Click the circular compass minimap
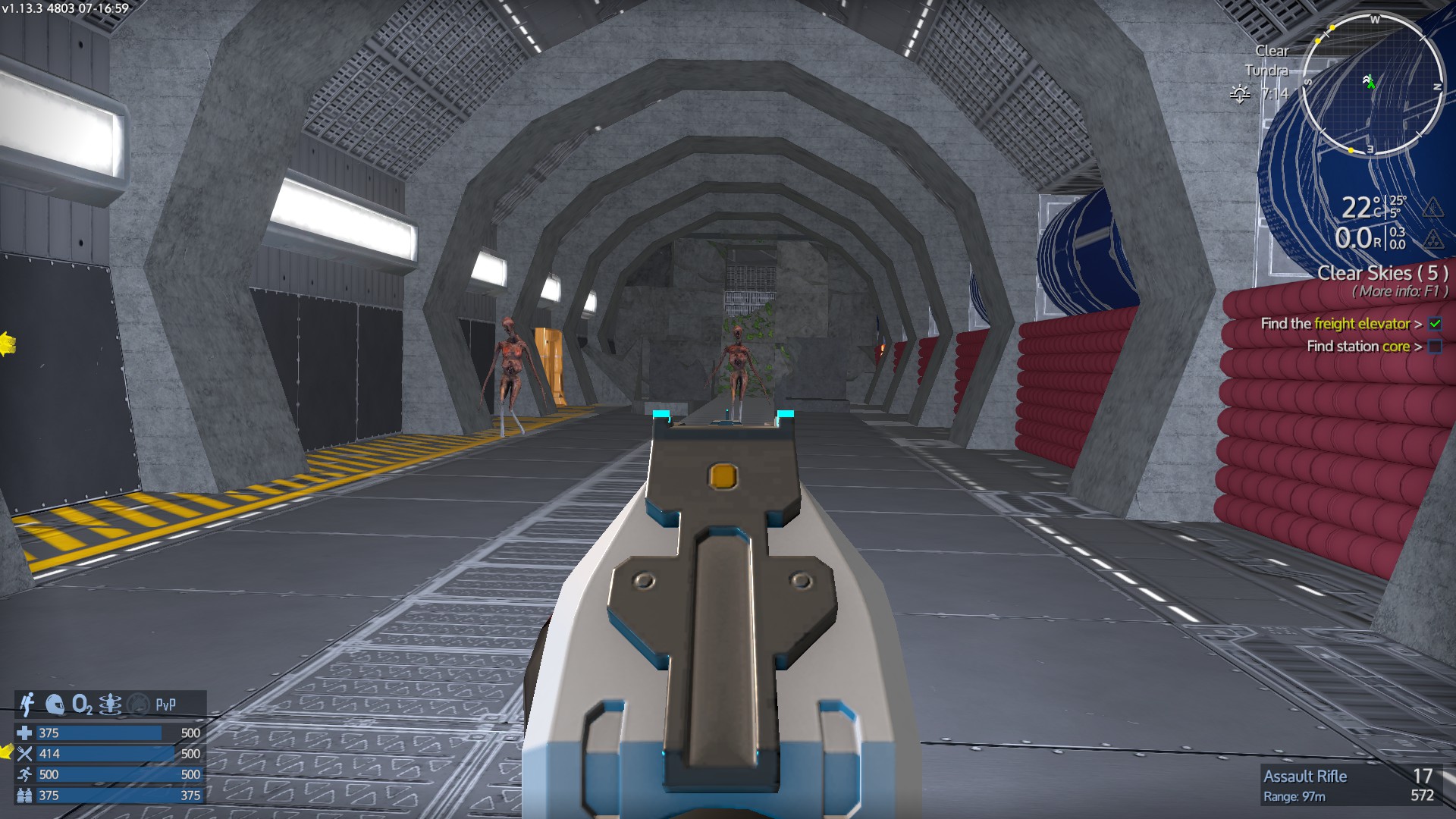Screen dimensions: 1456x819 1371,86
